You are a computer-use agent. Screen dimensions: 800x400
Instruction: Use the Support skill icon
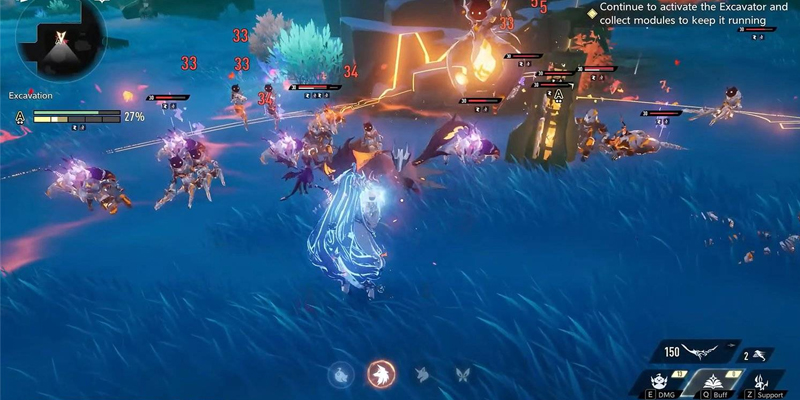tap(763, 382)
